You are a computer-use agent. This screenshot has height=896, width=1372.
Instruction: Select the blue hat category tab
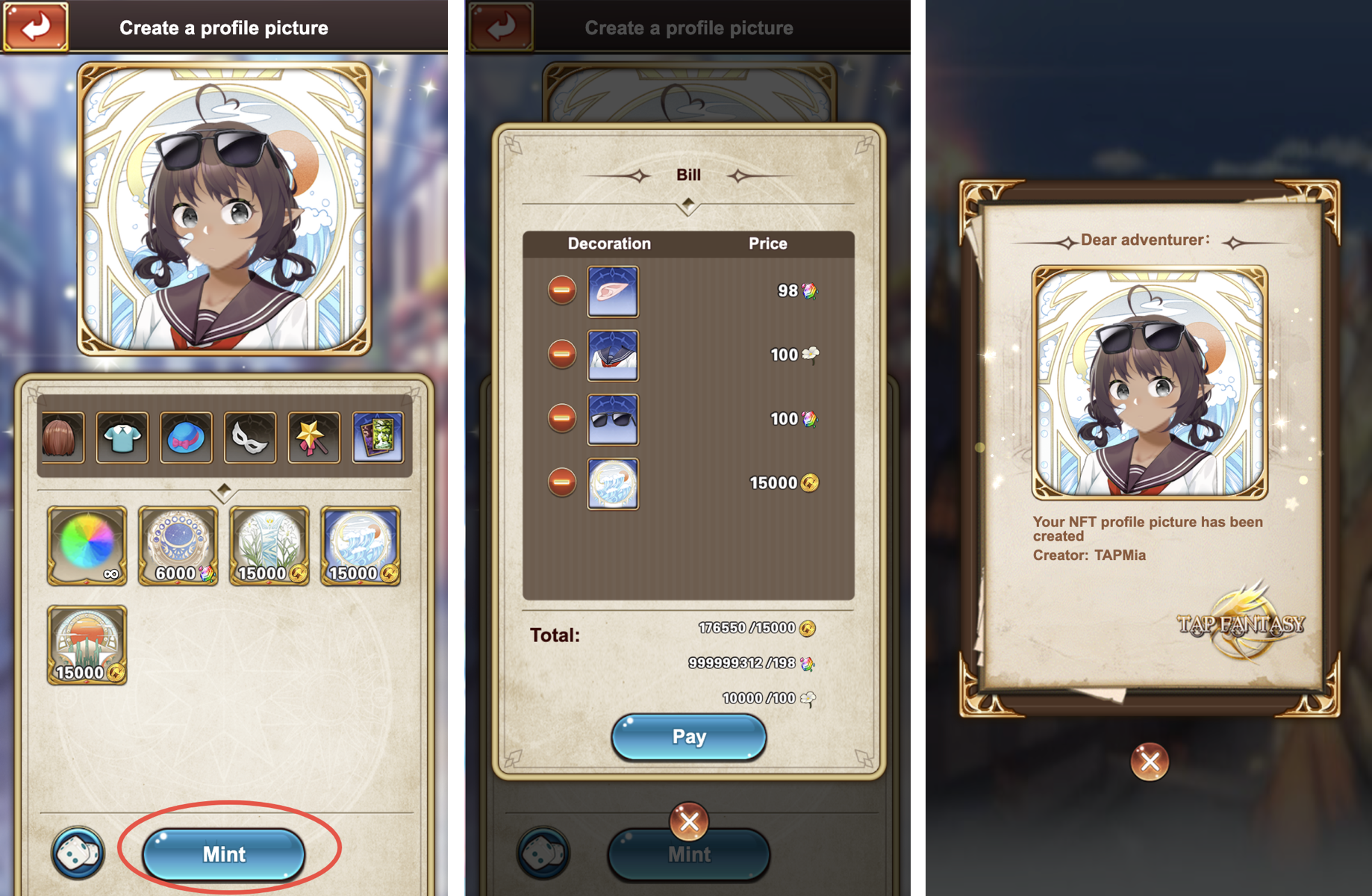click(x=186, y=437)
